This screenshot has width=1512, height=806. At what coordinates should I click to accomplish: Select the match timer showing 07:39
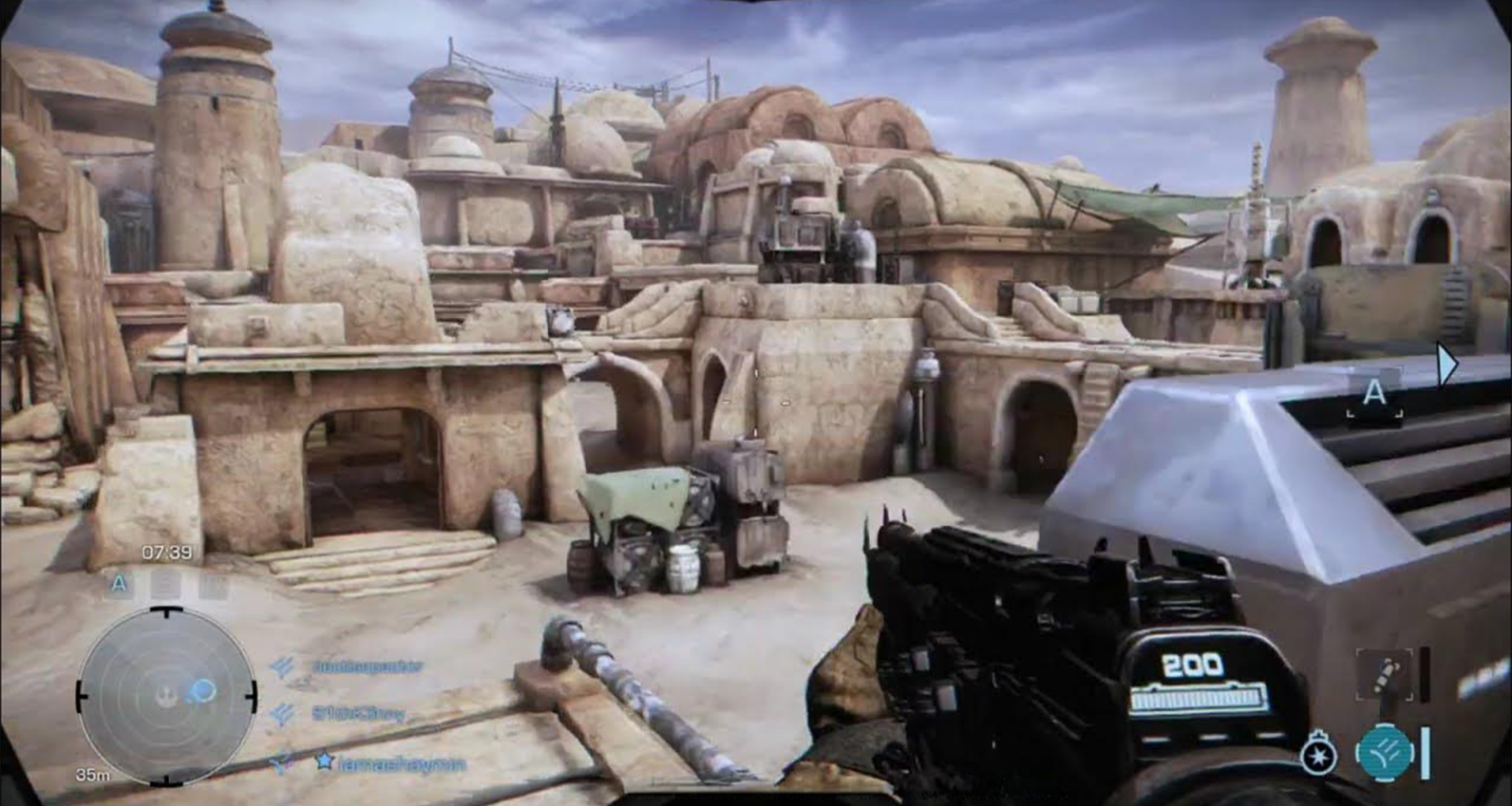click(x=165, y=552)
